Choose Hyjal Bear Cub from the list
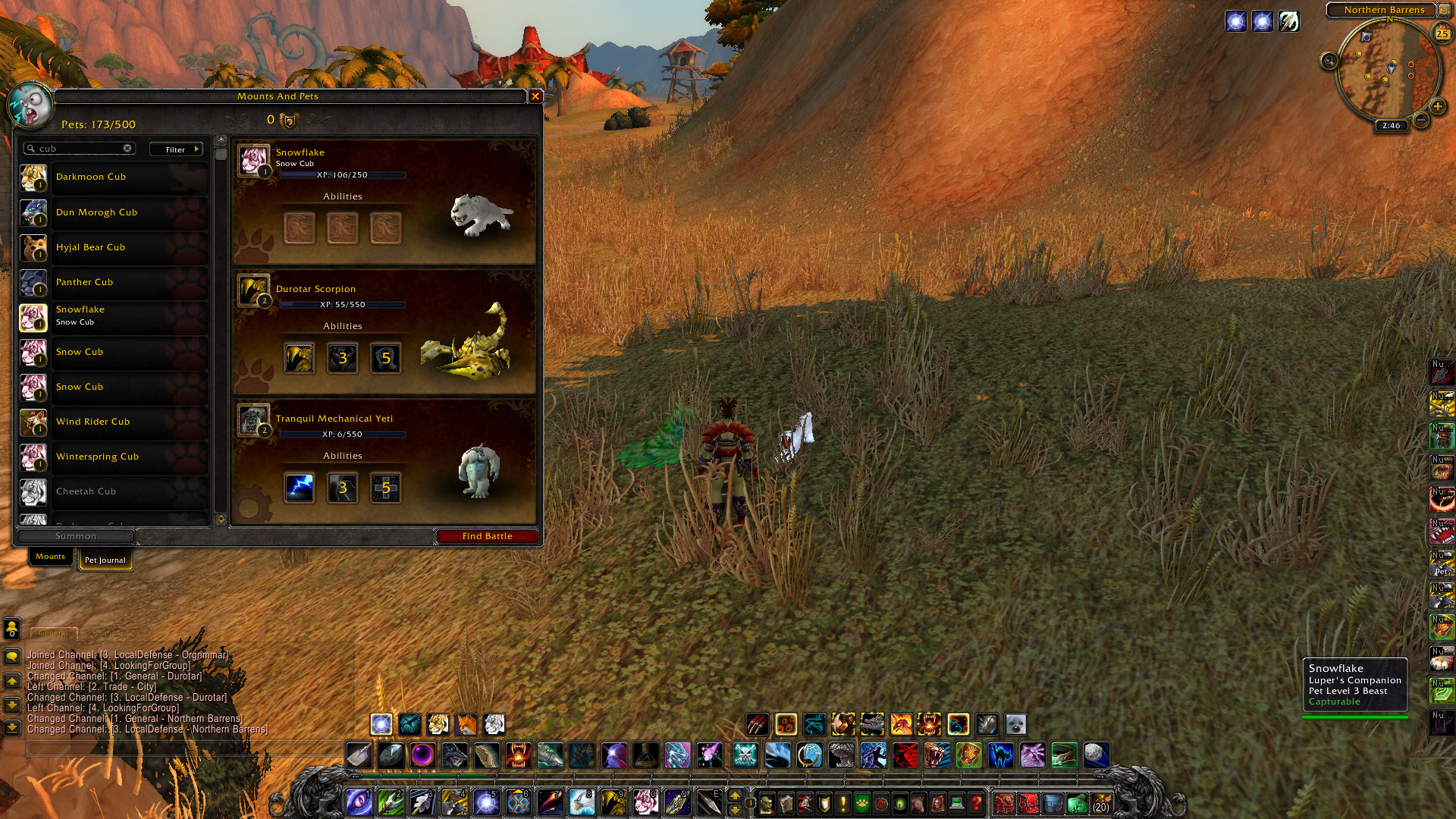The width and height of the screenshot is (1456, 819). pyautogui.click(x=114, y=247)
